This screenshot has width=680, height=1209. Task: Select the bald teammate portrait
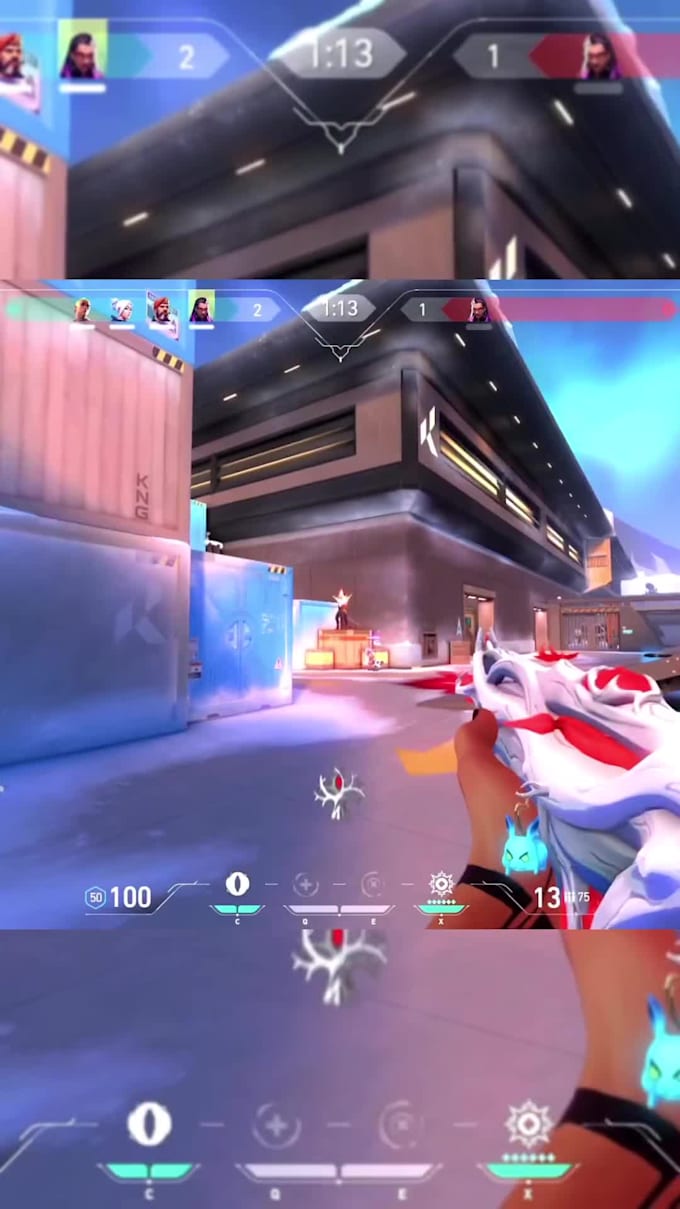point(82,309)
